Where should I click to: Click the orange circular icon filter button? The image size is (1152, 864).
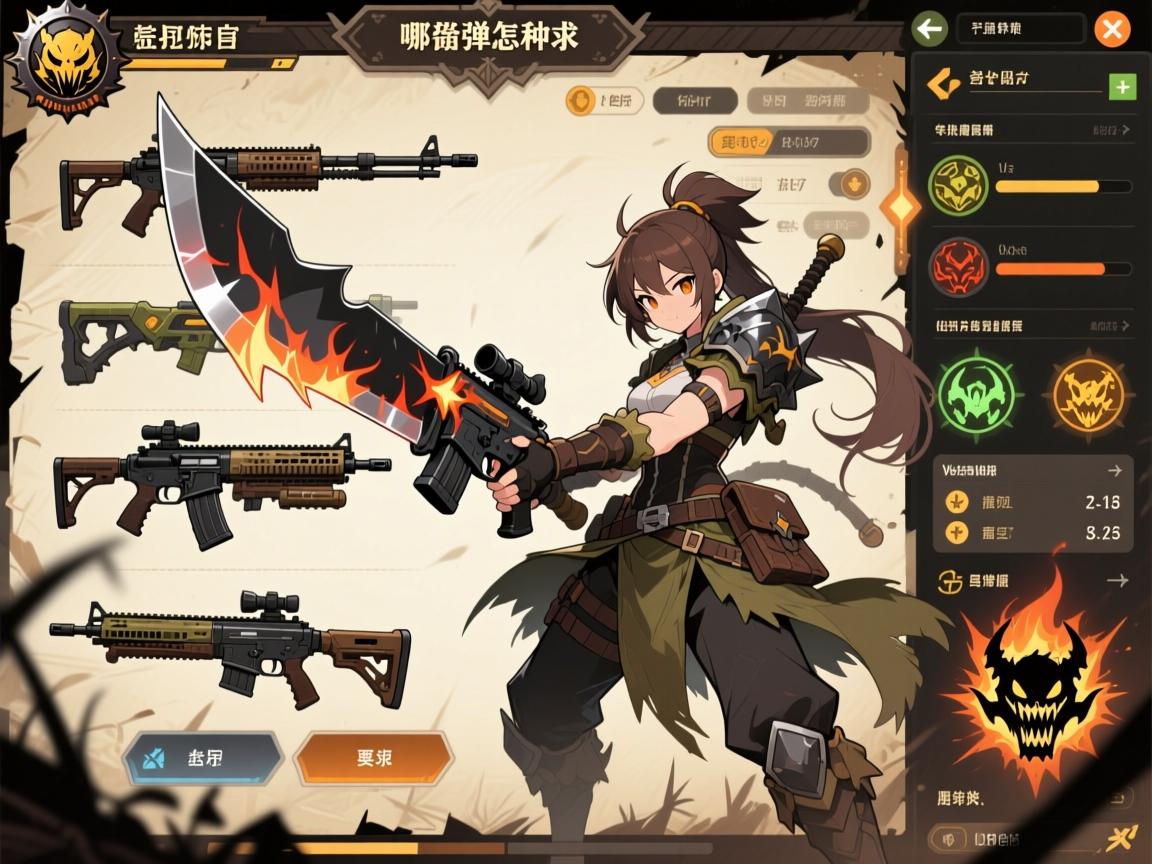point(580,99)
